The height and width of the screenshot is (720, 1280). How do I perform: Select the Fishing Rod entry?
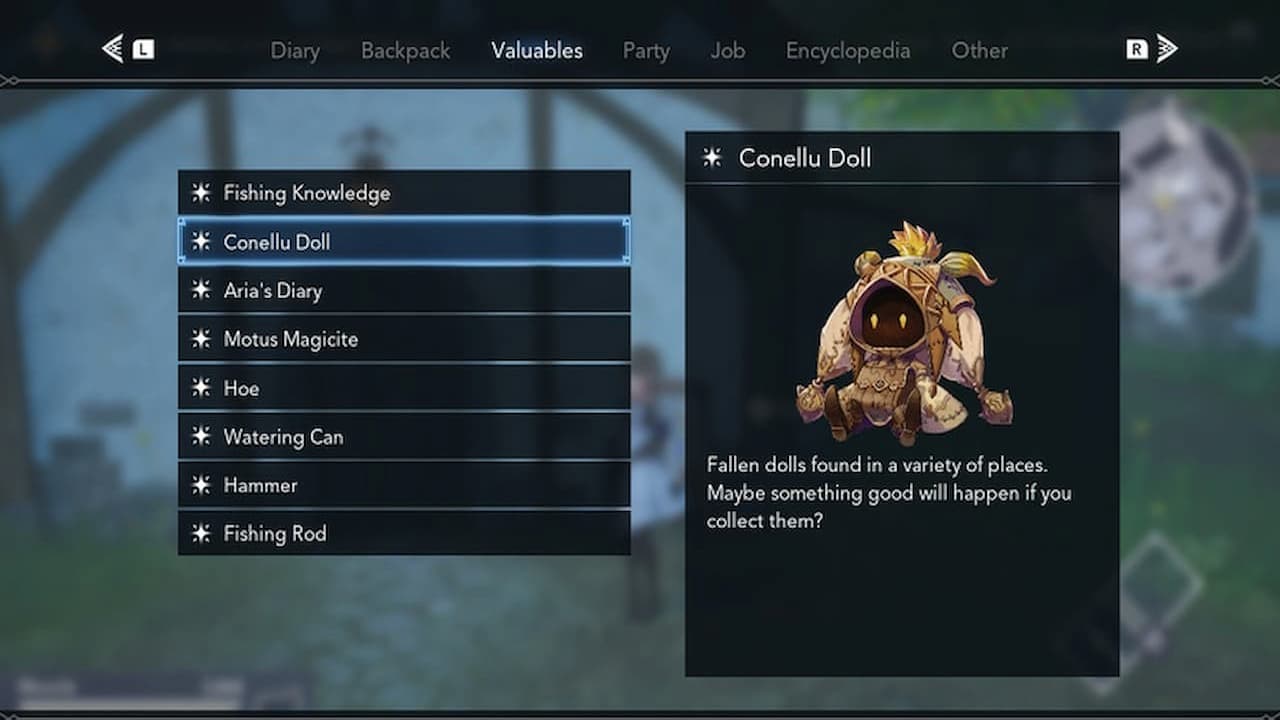(404, 534)
